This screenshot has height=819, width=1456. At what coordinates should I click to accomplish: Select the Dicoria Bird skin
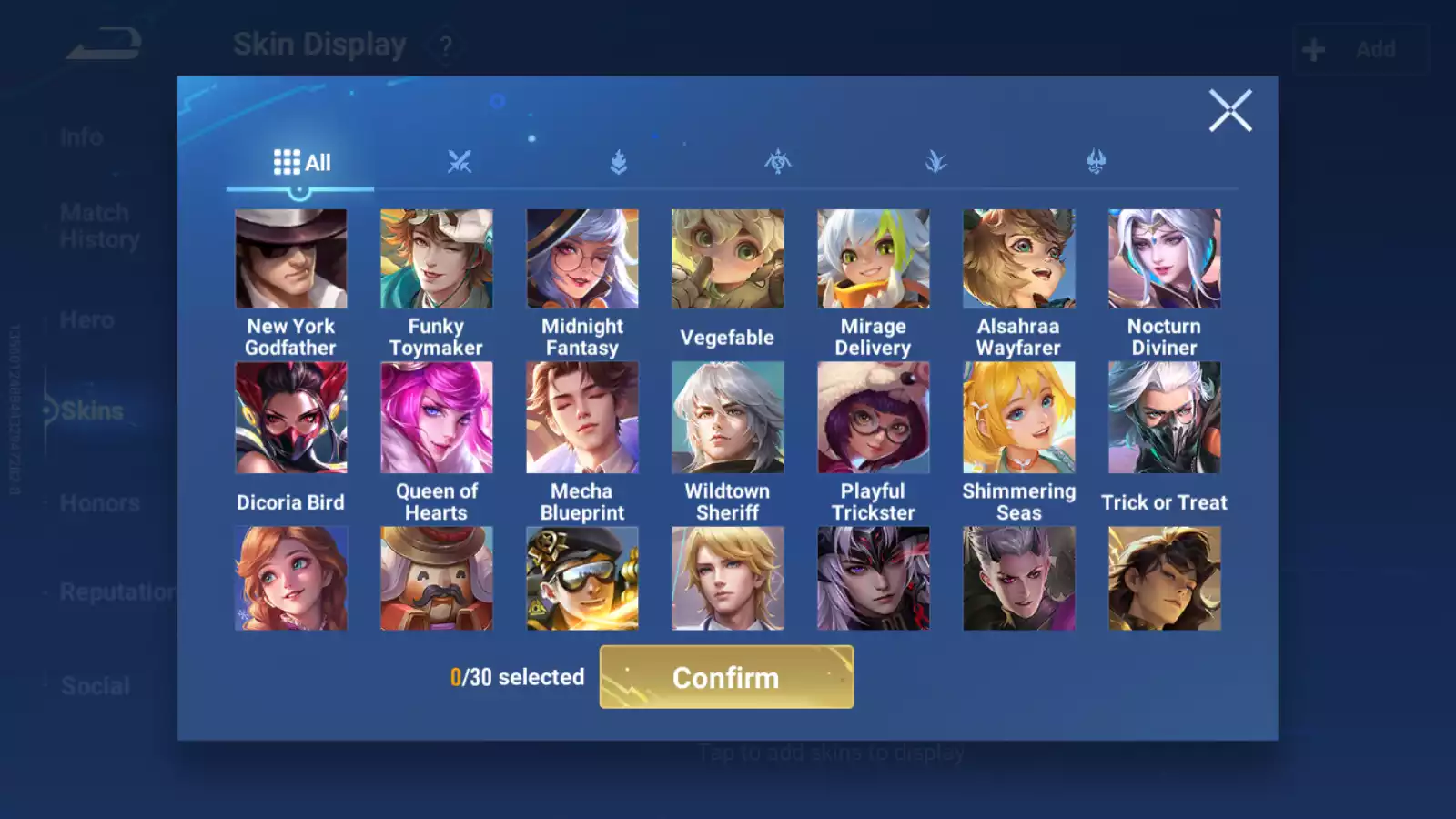pyautogui.click(x=291, y=418)
